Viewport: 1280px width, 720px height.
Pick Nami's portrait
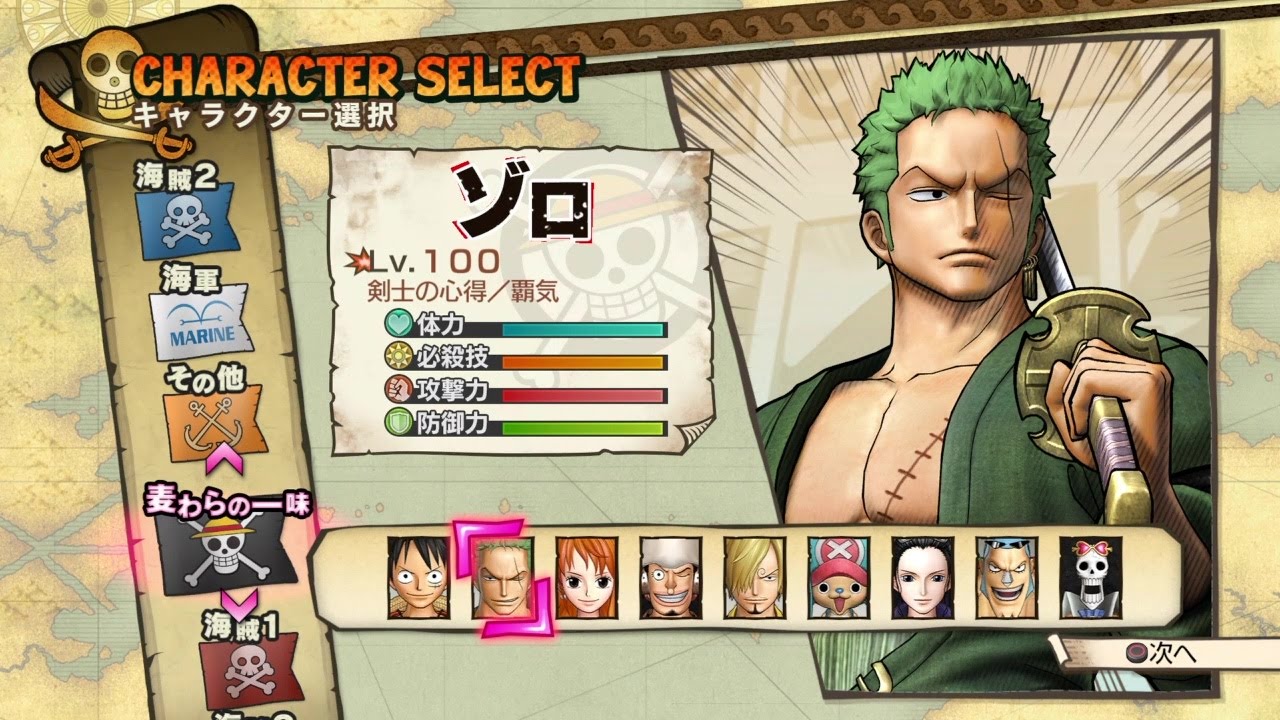coord(586,579)
